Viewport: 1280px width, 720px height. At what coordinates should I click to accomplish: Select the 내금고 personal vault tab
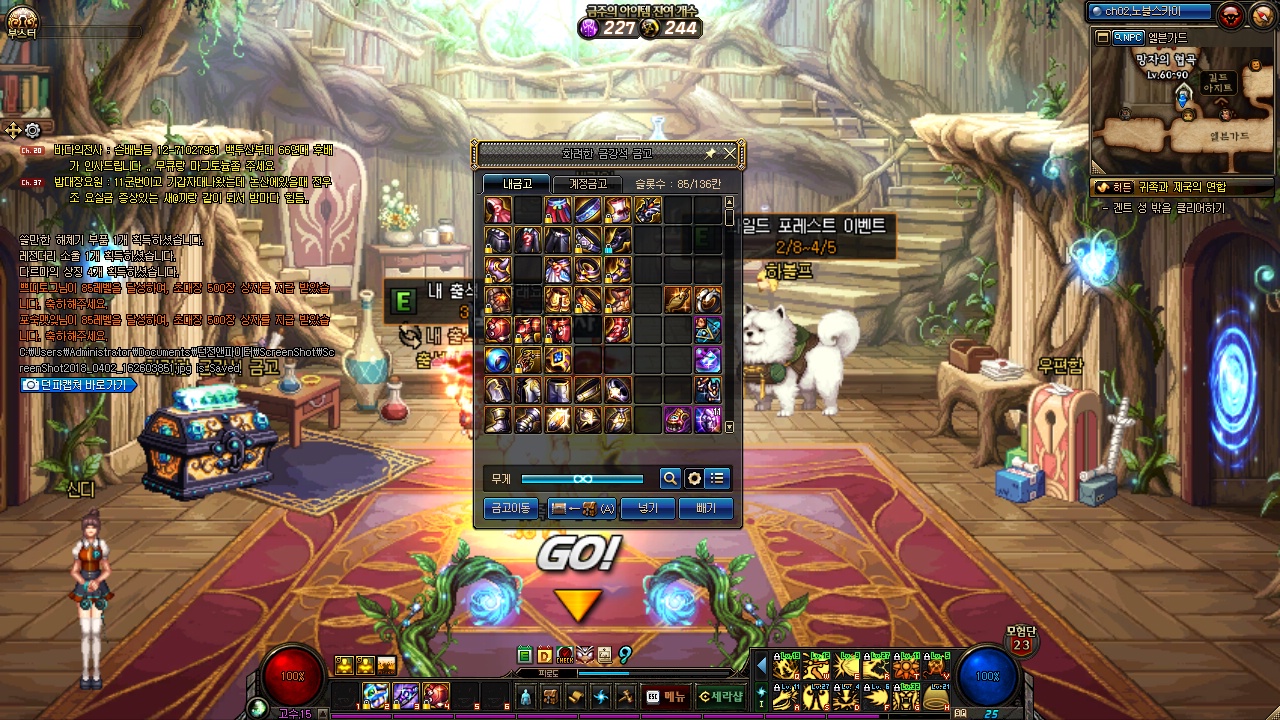516,184
